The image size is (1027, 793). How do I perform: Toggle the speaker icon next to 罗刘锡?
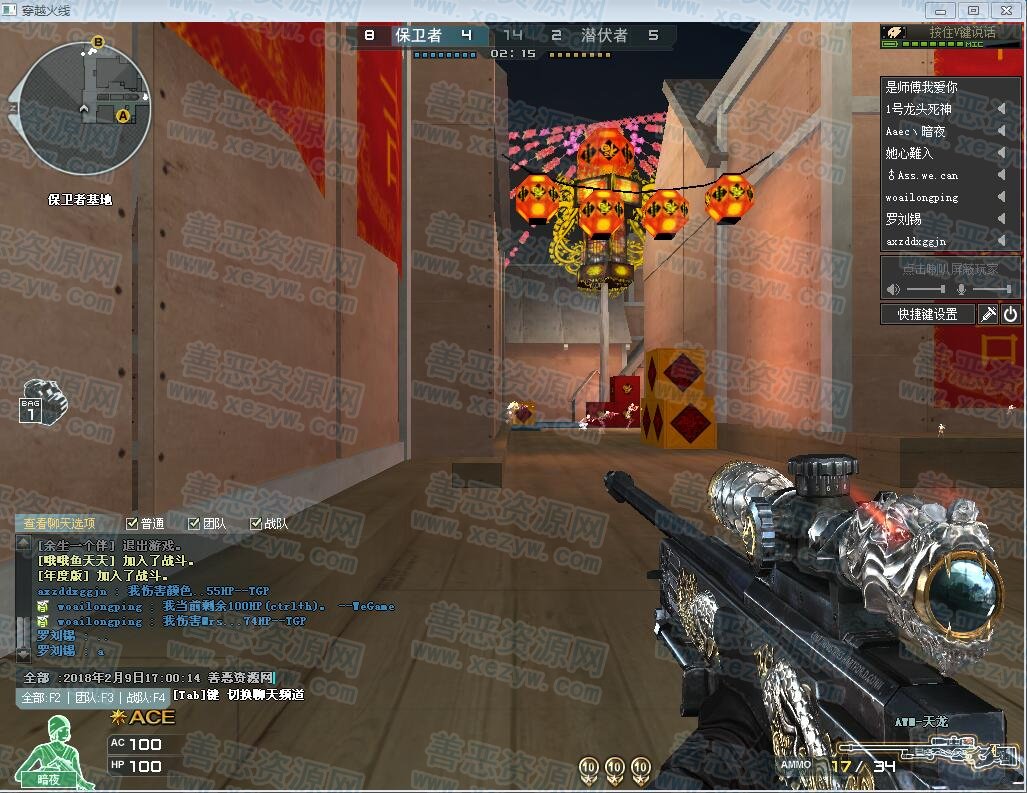click(1001, 219)
